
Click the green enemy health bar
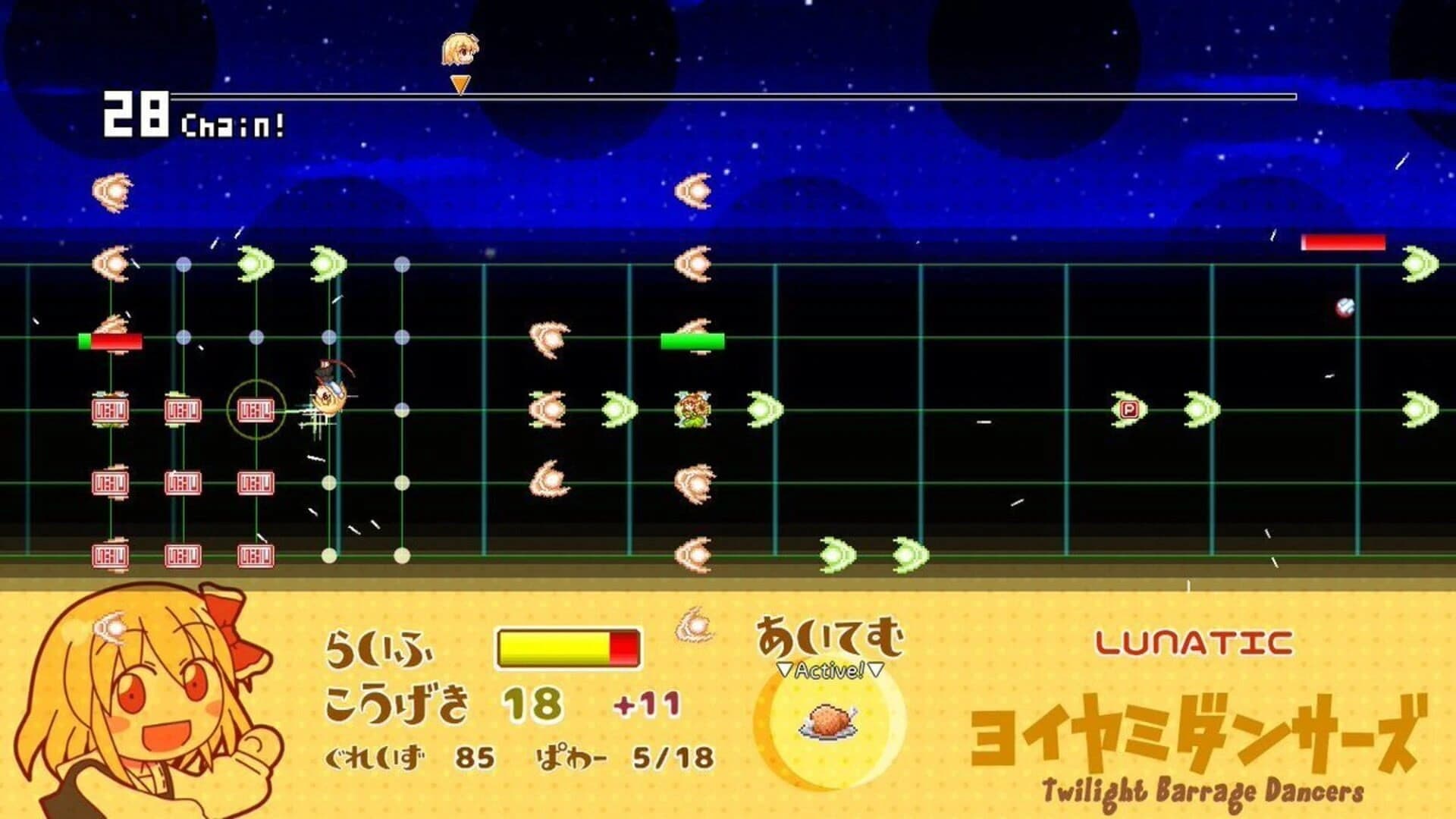[692, 342]
